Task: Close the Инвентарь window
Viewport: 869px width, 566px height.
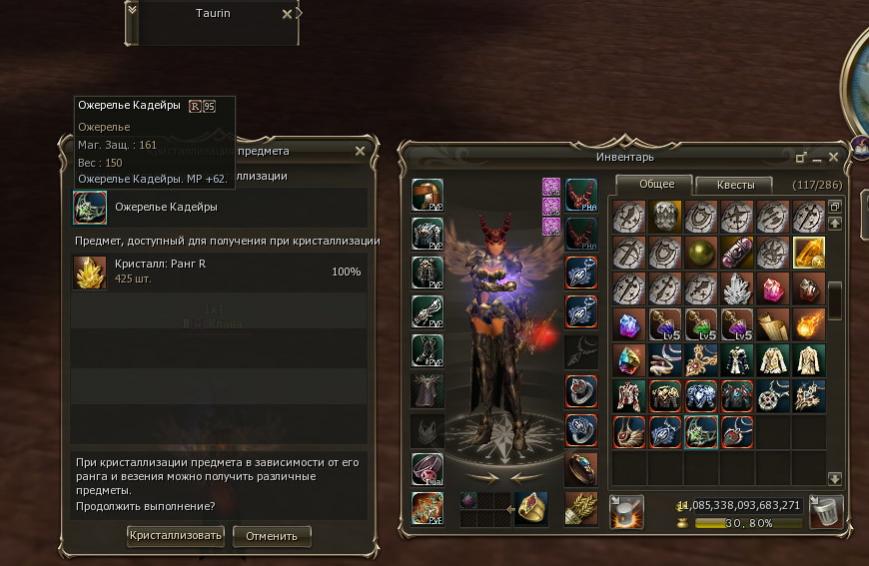Action: pos(834,158)
